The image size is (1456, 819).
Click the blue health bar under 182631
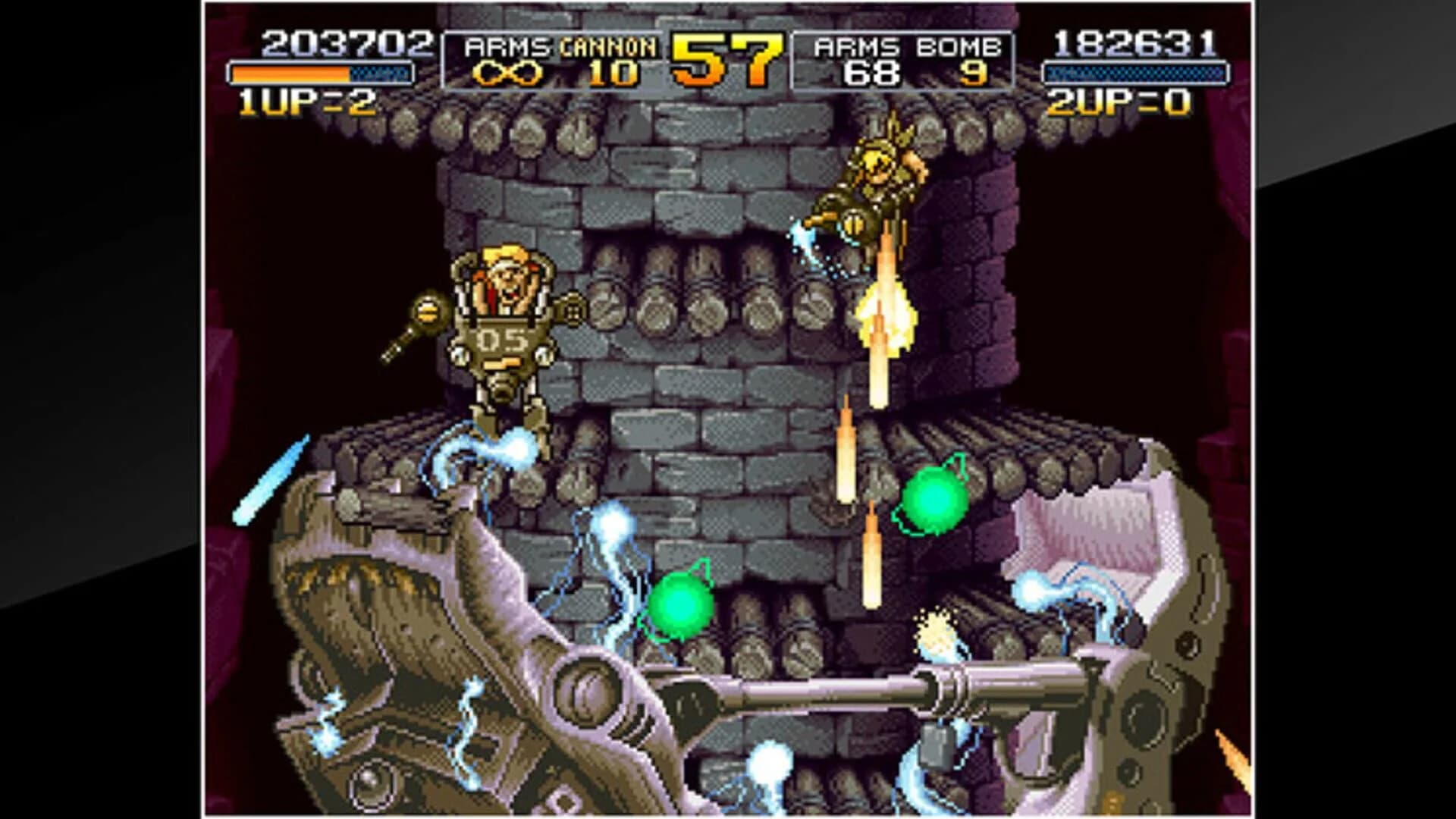[1135, 73]
